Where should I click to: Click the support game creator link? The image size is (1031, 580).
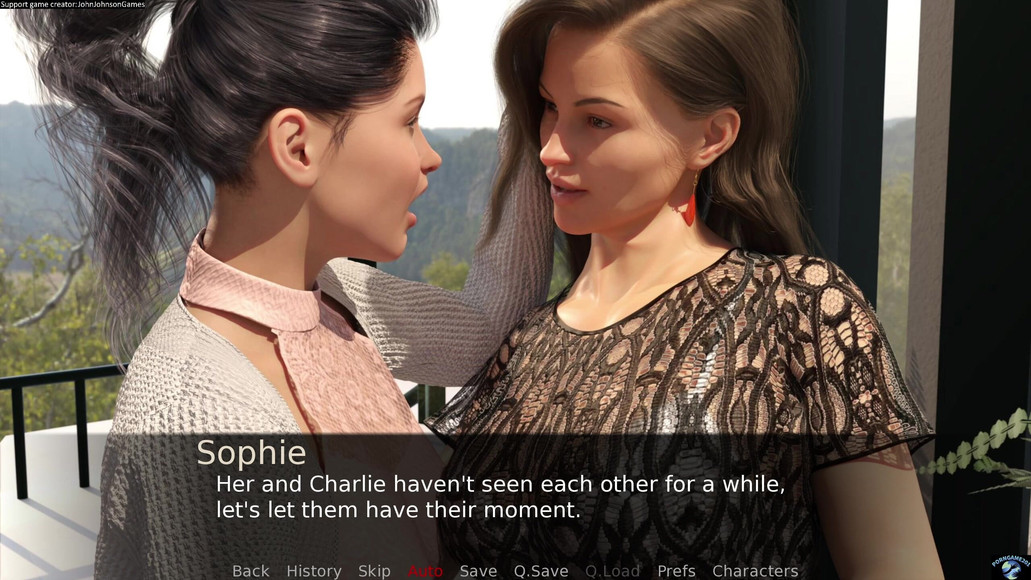click(x=73, y=5)
